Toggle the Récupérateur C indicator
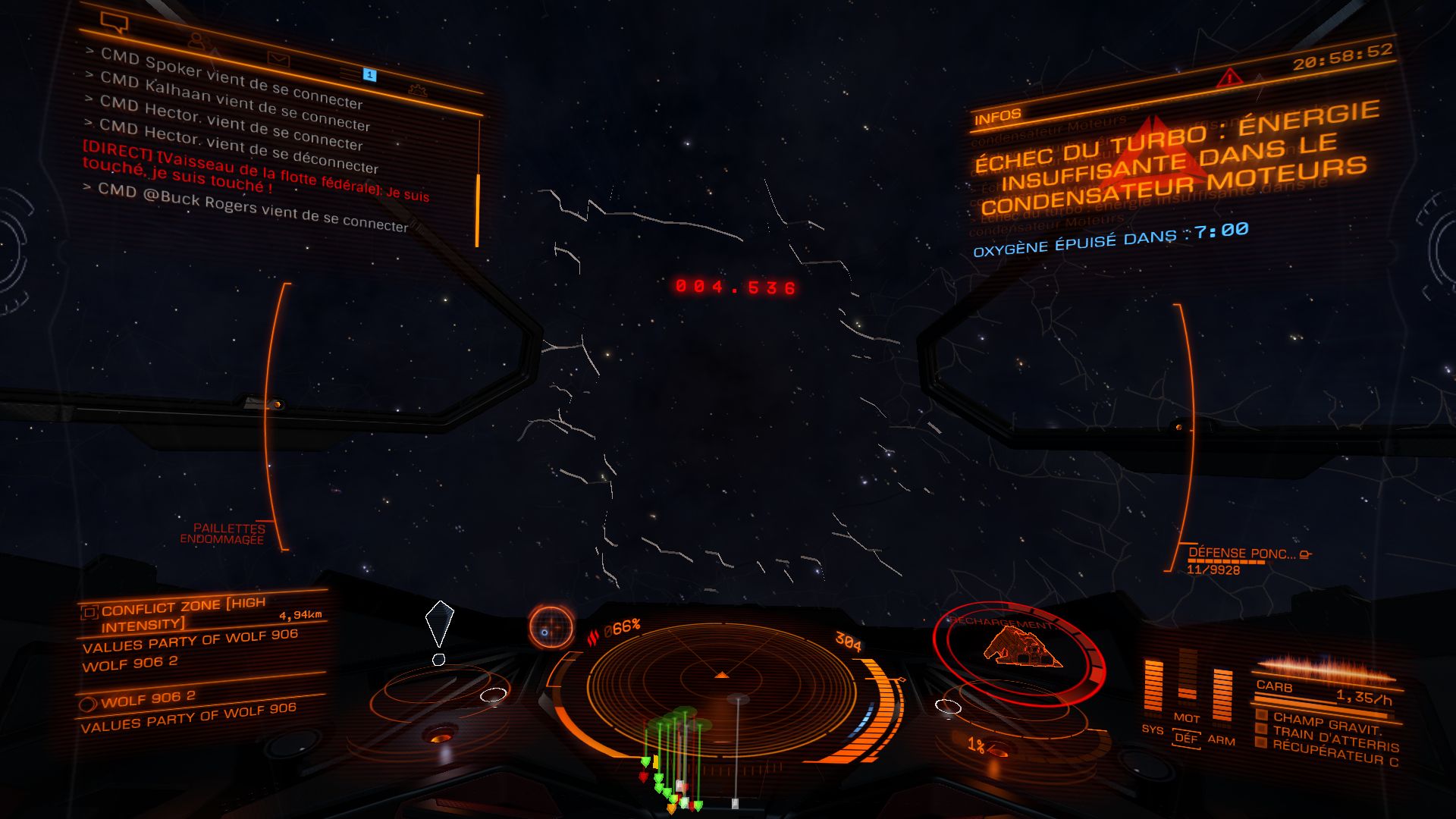 pyautogui.click(x=1260, y=742)
